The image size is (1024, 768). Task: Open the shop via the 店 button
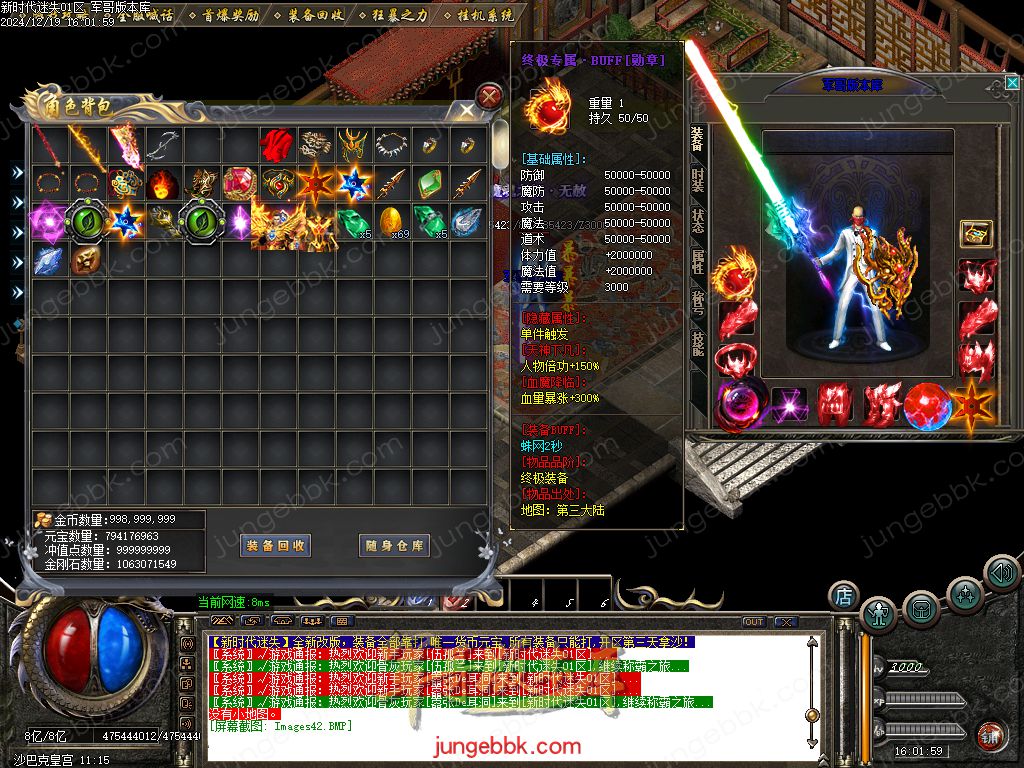(844, 596)
